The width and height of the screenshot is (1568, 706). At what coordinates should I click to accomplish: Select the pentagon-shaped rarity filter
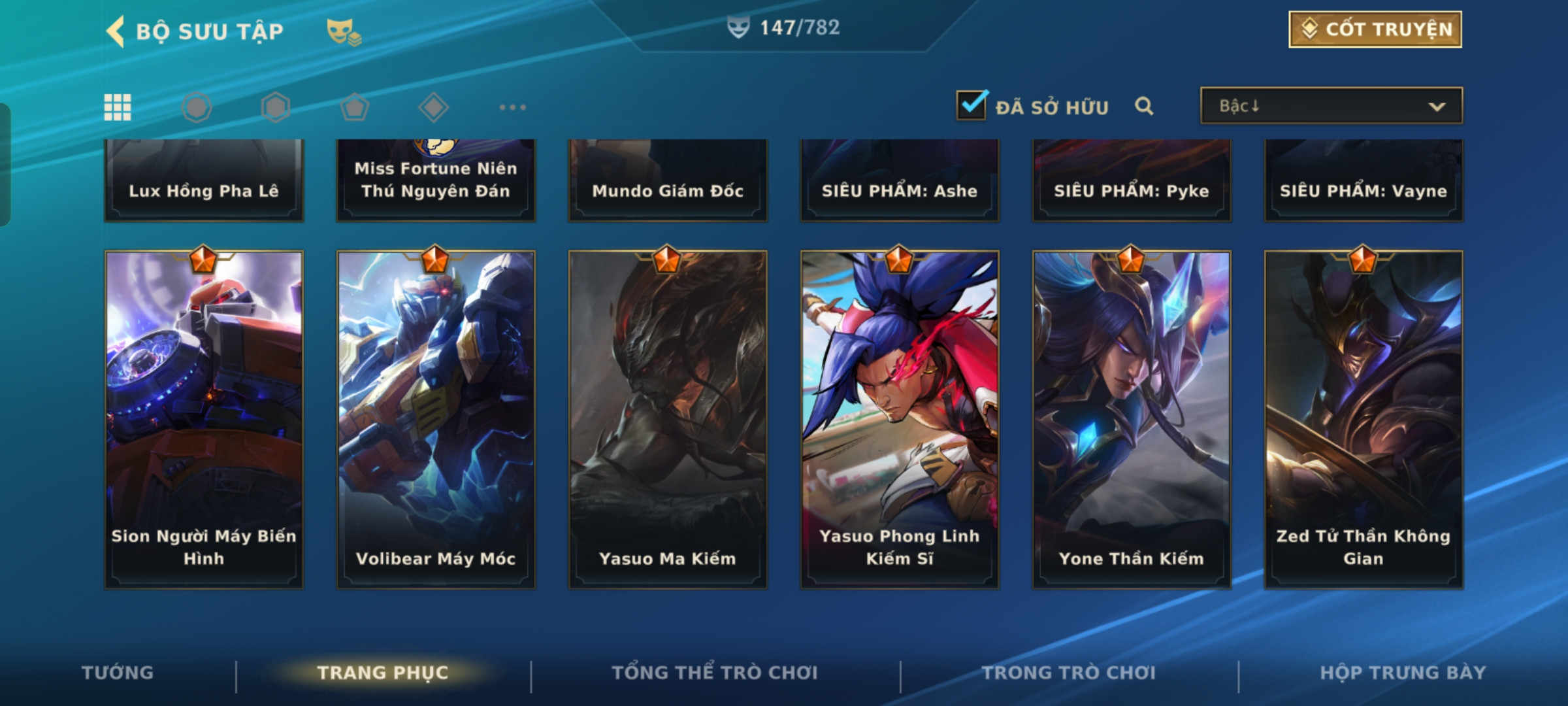tap(354, 107)
